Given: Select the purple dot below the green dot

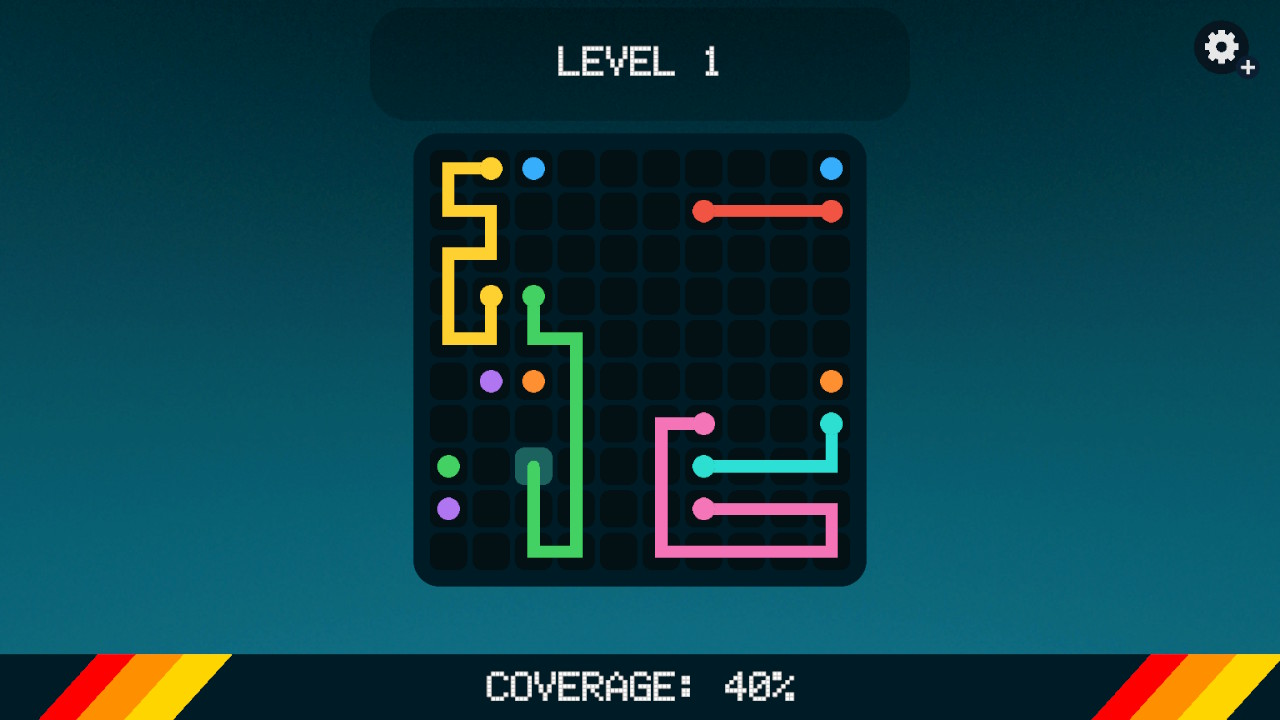Looking at the screenshot, I should [x=447, y=506].
